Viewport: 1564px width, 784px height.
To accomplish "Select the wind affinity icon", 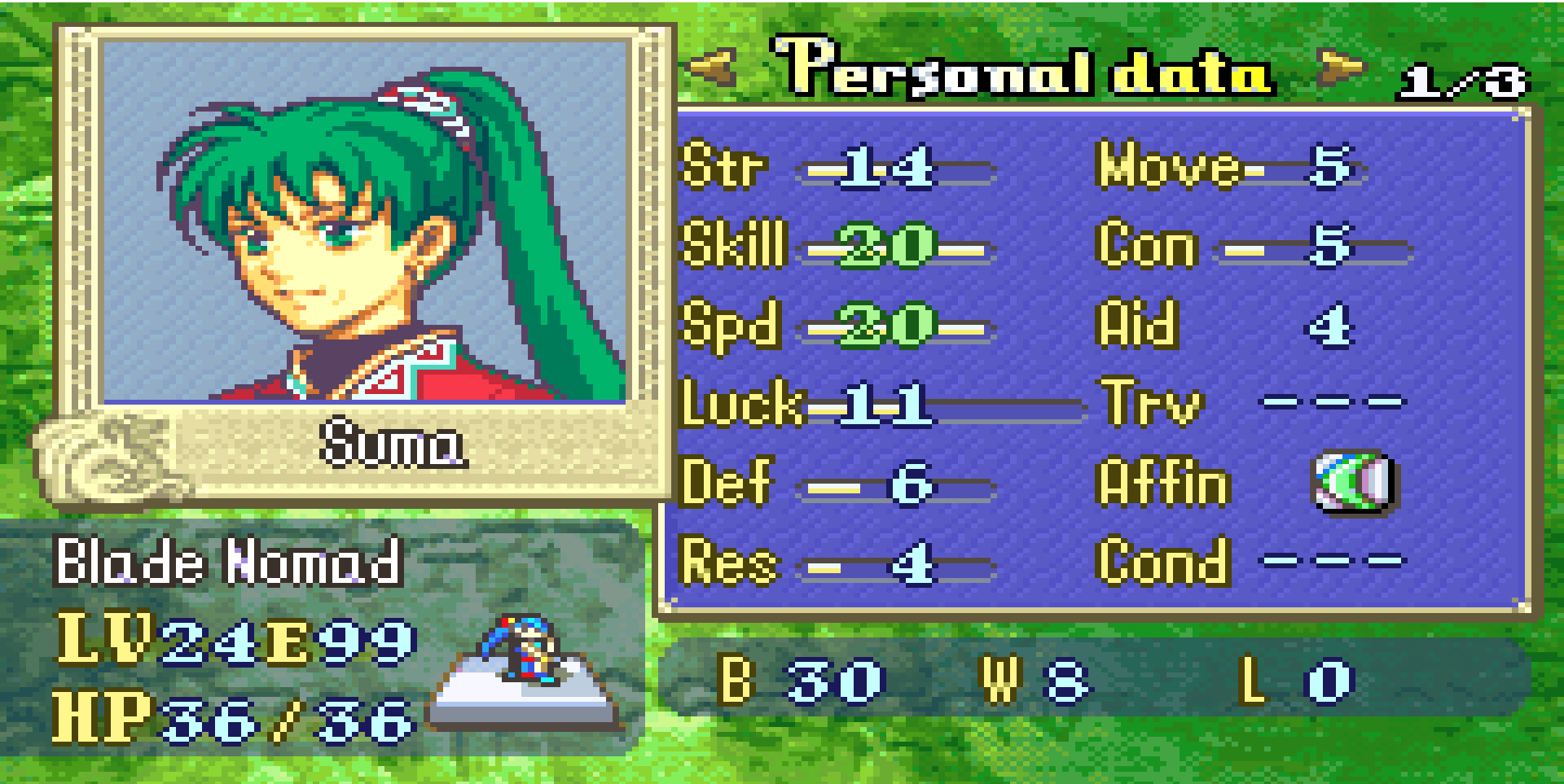I will [1354, 482].
